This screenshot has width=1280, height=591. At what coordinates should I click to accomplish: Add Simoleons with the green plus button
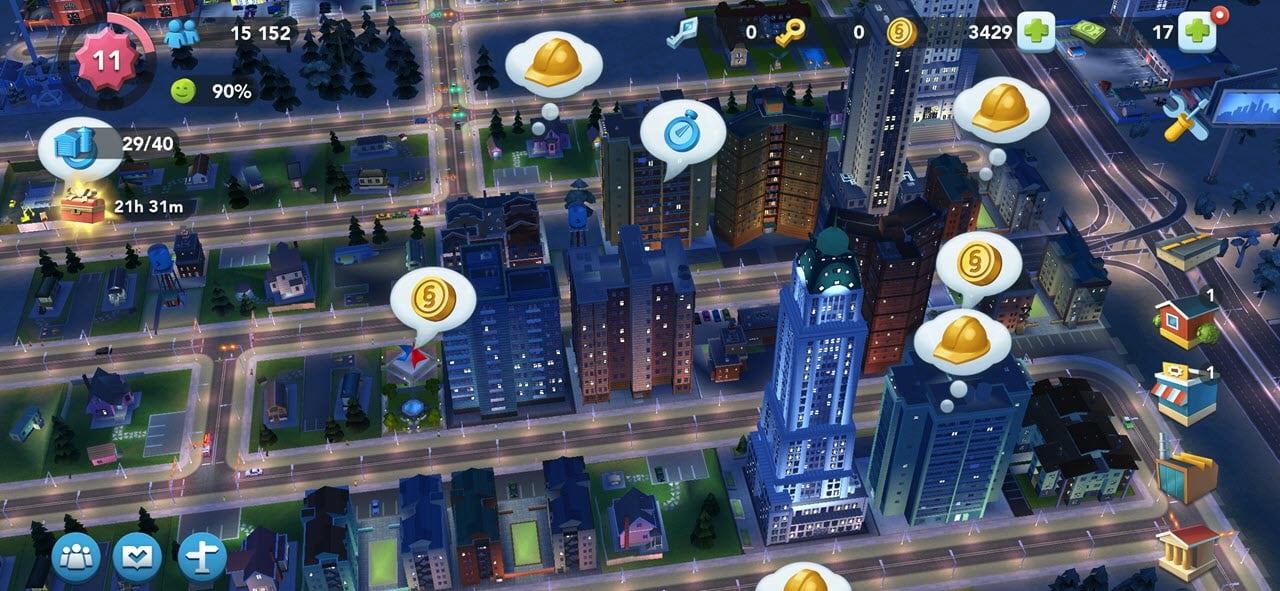pos(1036,33)
